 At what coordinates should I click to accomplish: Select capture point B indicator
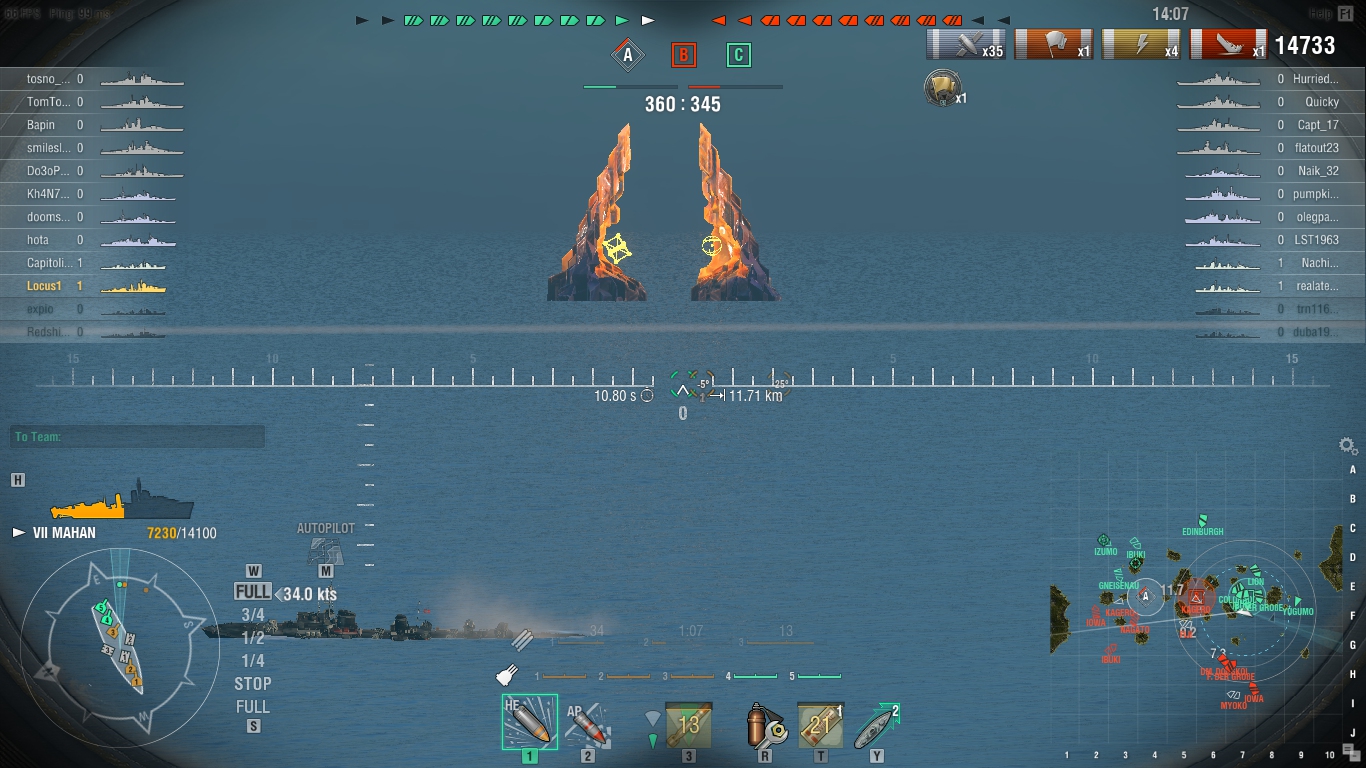[683, 55]
